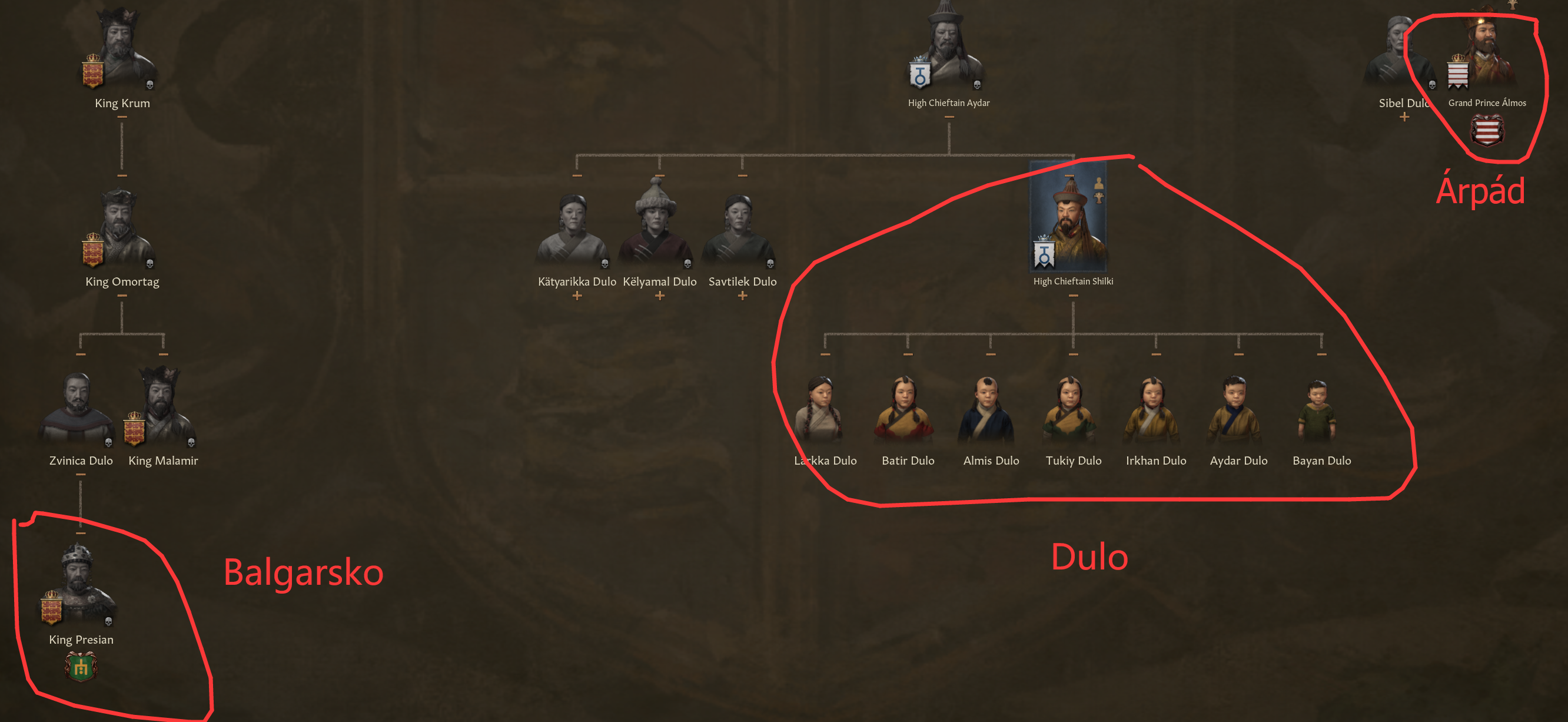
Task: Click the person icon beside Shilki's portrait
Action: point(1099,184)
